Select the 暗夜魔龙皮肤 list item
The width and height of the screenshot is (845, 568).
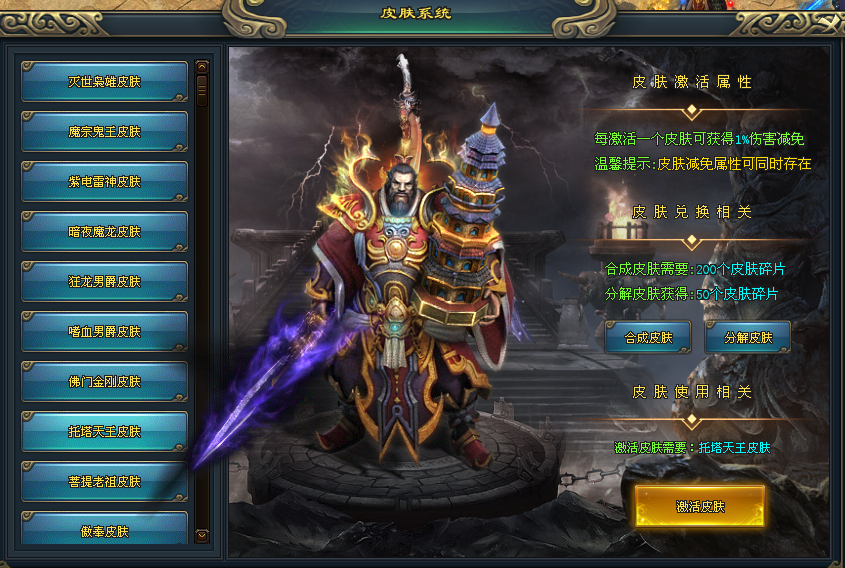[x=104, y=232]
